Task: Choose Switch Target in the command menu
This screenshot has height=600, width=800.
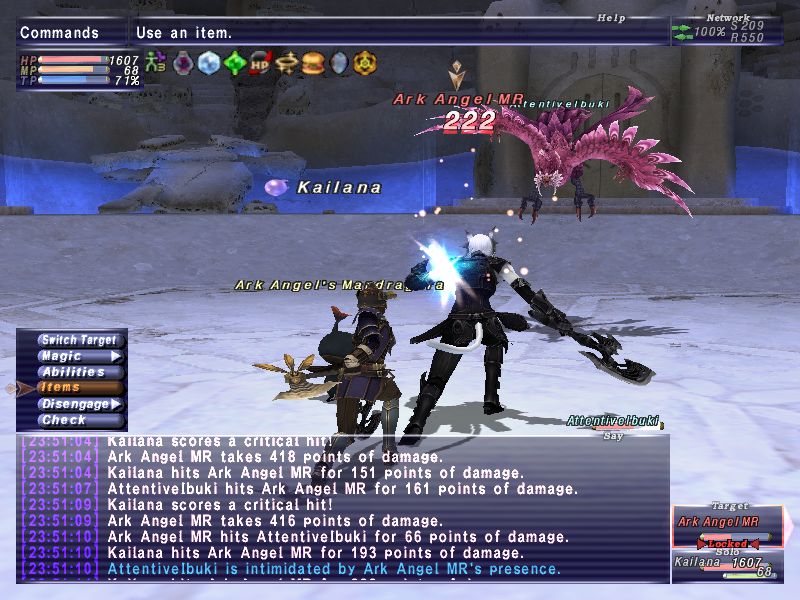Action: coord(78,340)
